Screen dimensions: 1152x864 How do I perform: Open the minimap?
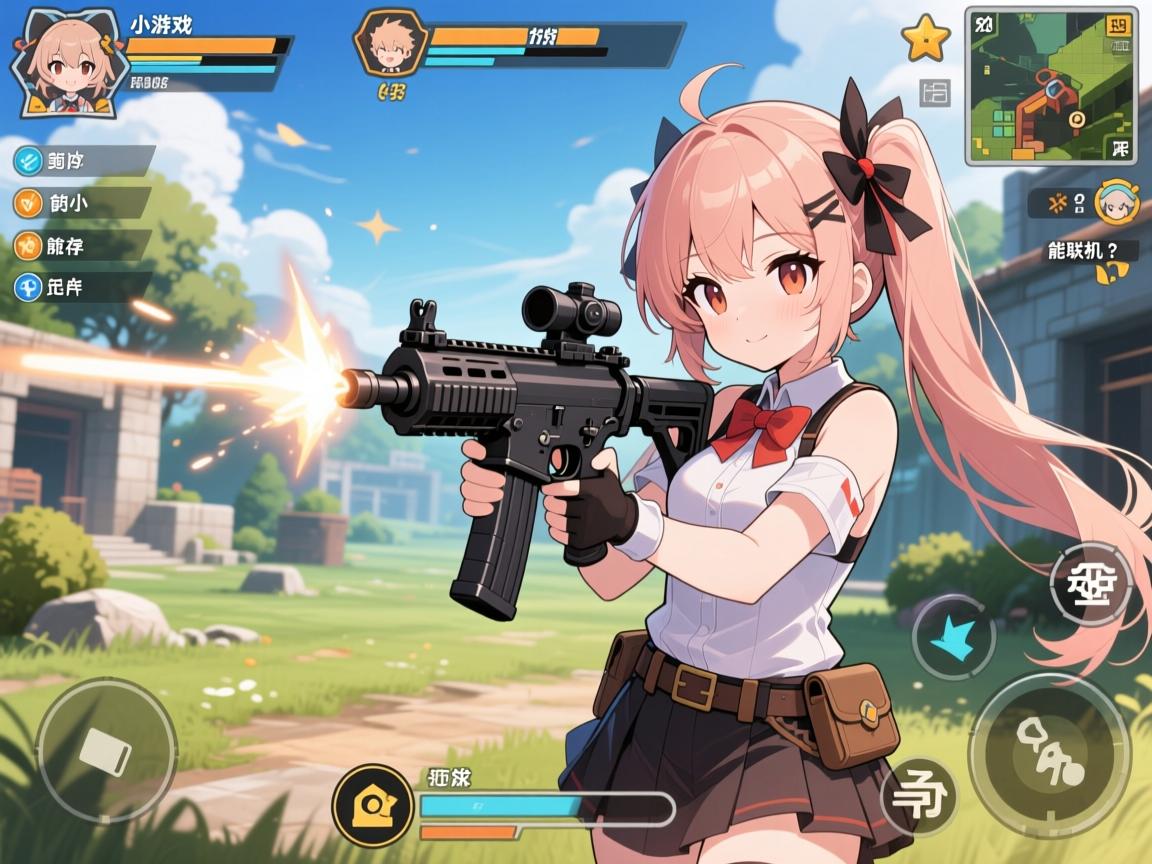(1050, 84)
